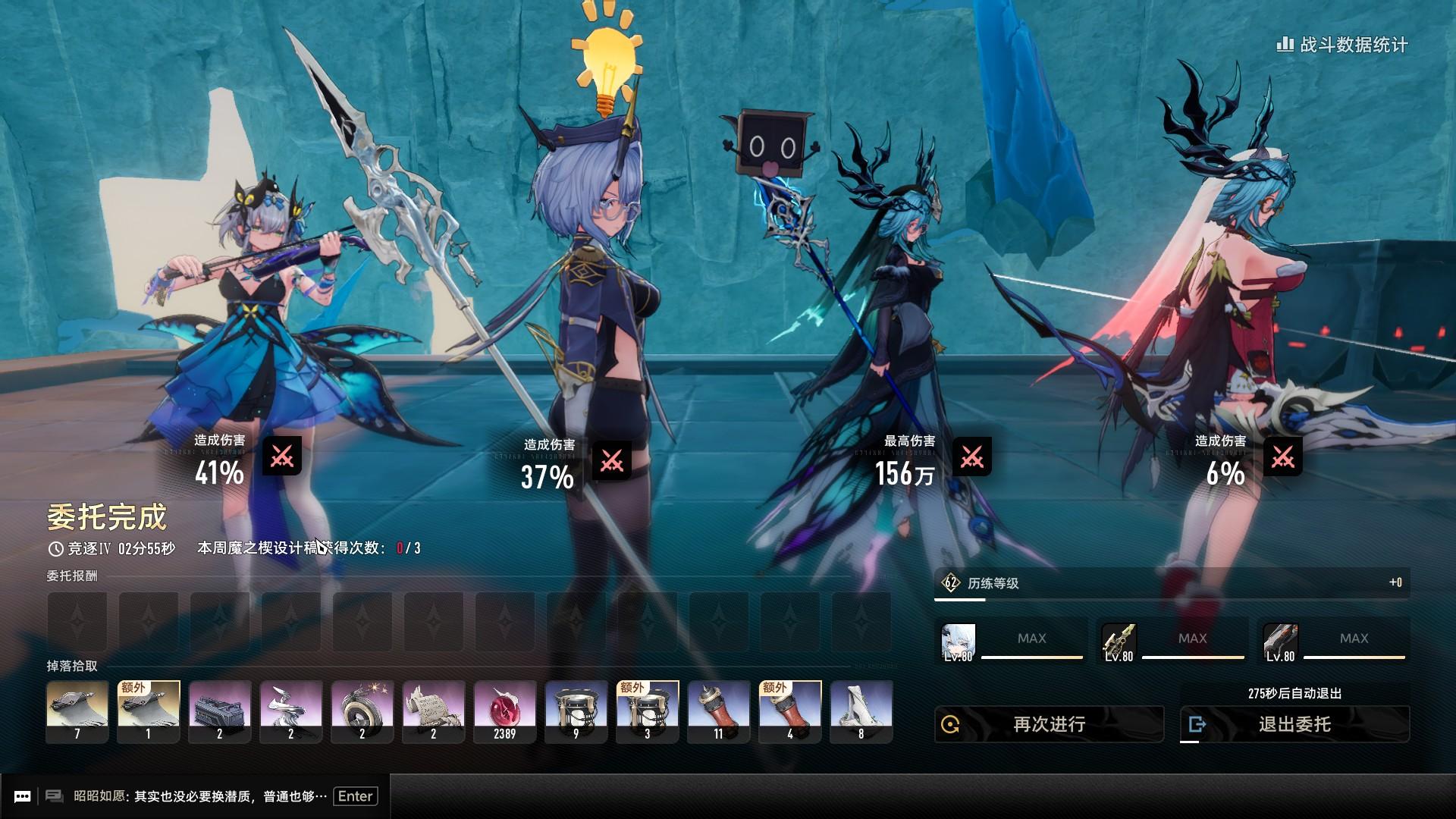Viewport: 1456px width, 819px height.
Task: Inspect the red canister drop with count 11
Action: pos(718,711)
